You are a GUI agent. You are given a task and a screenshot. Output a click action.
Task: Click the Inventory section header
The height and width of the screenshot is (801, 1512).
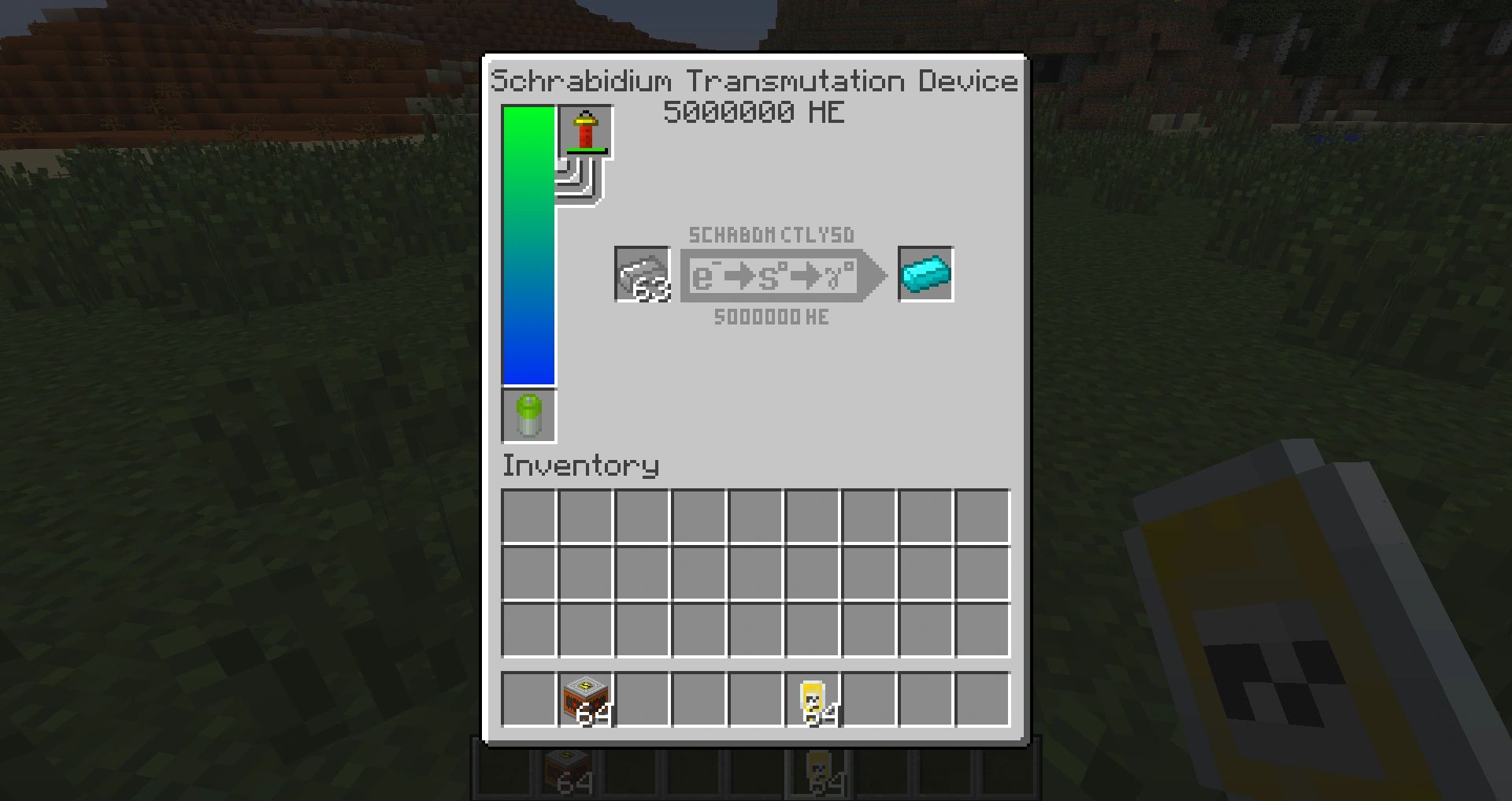[x=580, y=465]
